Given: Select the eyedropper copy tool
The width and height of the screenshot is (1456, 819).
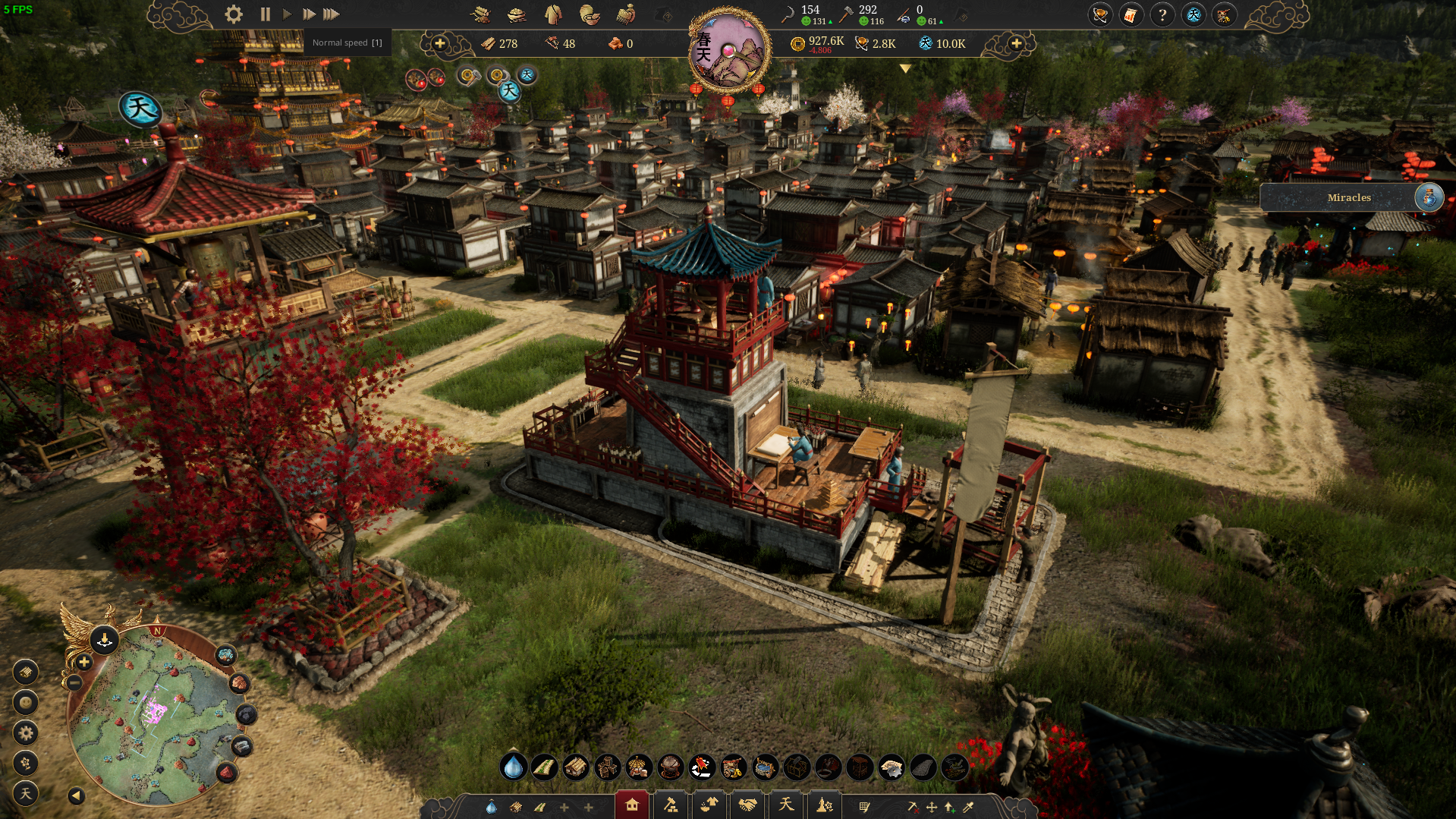Looking at the screenshot, I should click(969, 807).
